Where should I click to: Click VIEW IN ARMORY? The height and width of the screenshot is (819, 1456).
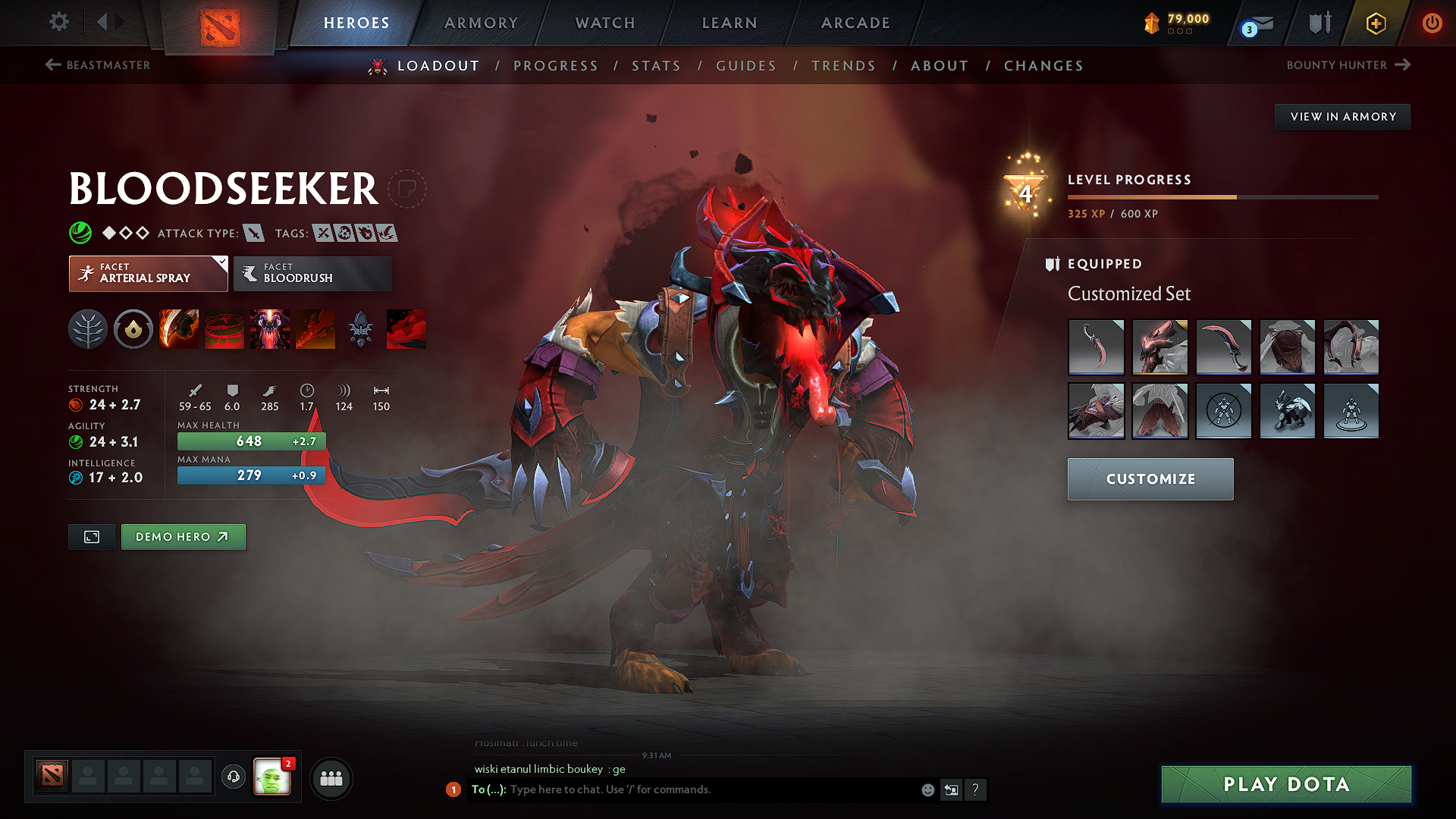(x=1341, y=116)
